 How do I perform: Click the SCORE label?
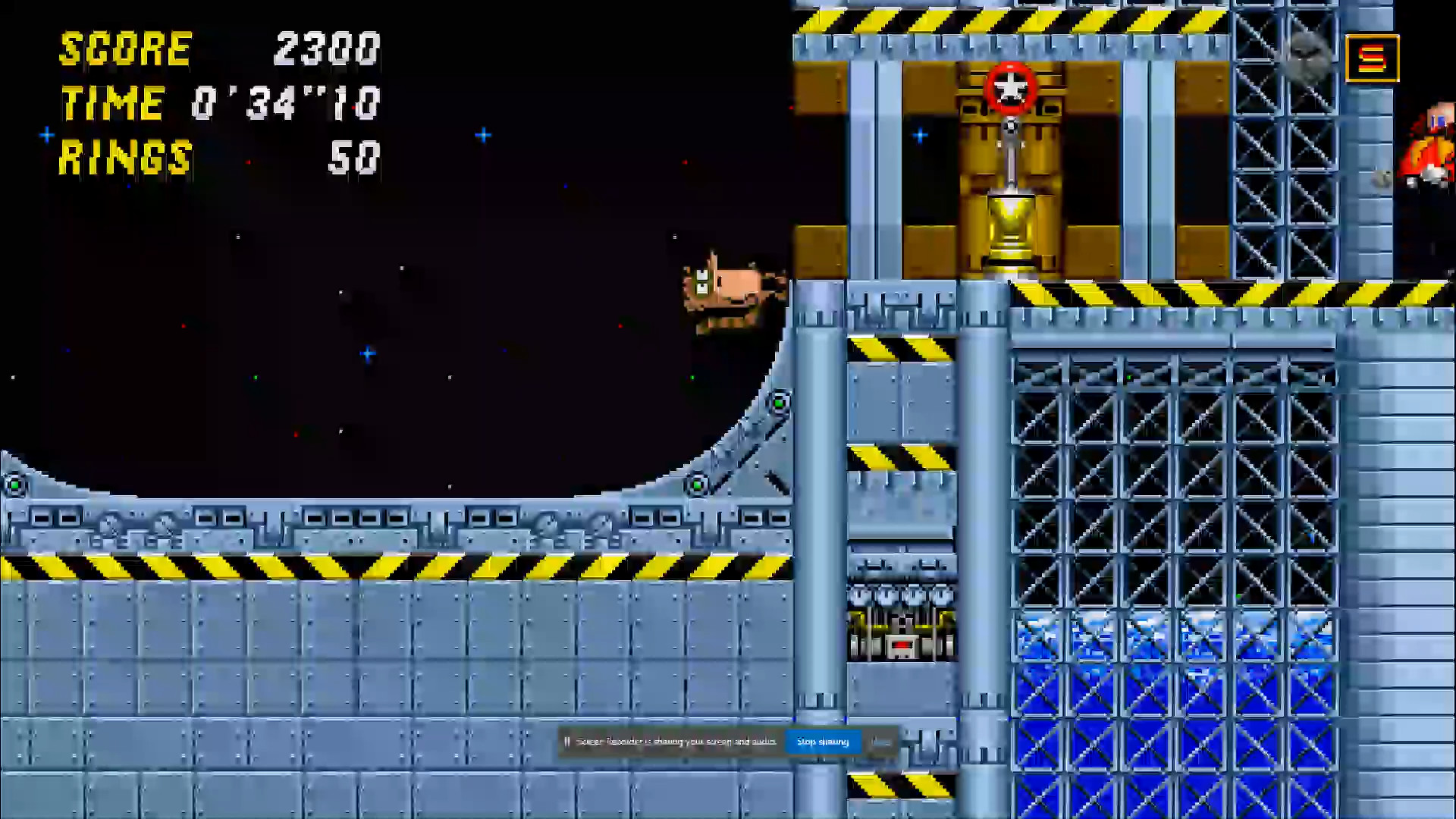[x=125, y=49]
